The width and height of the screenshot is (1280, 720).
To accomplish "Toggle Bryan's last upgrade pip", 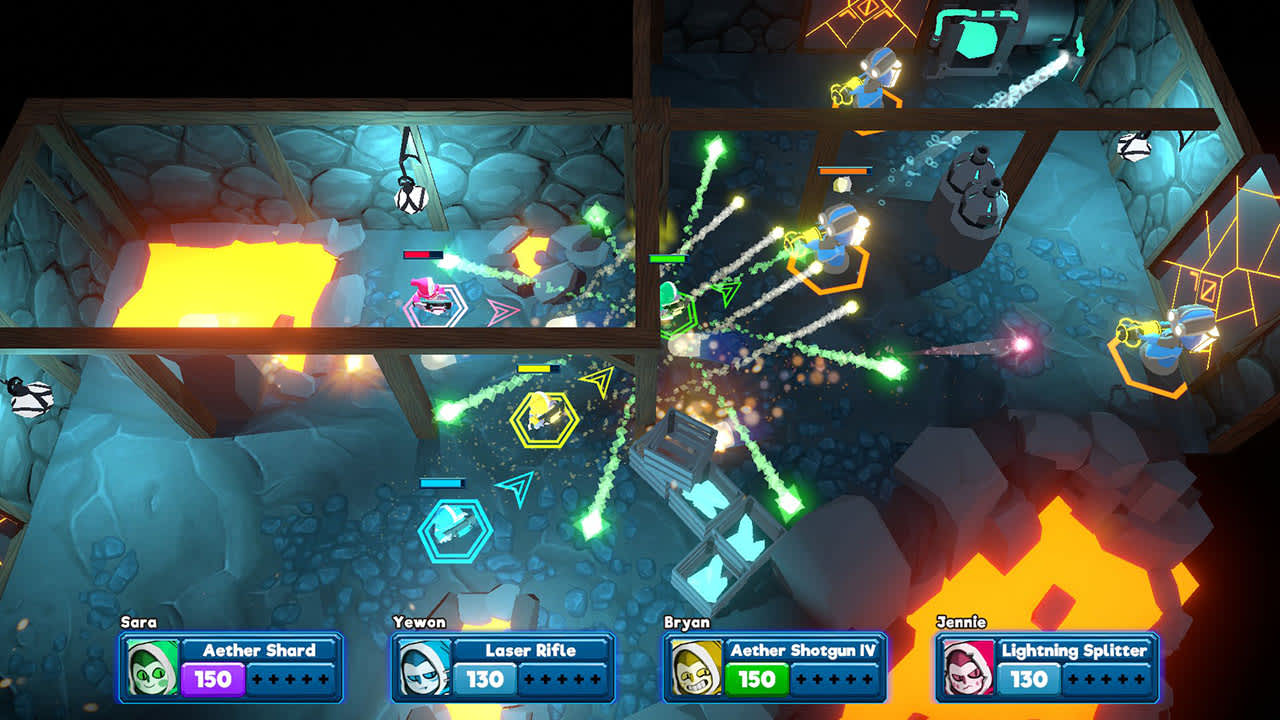I will tap(866, 679).
